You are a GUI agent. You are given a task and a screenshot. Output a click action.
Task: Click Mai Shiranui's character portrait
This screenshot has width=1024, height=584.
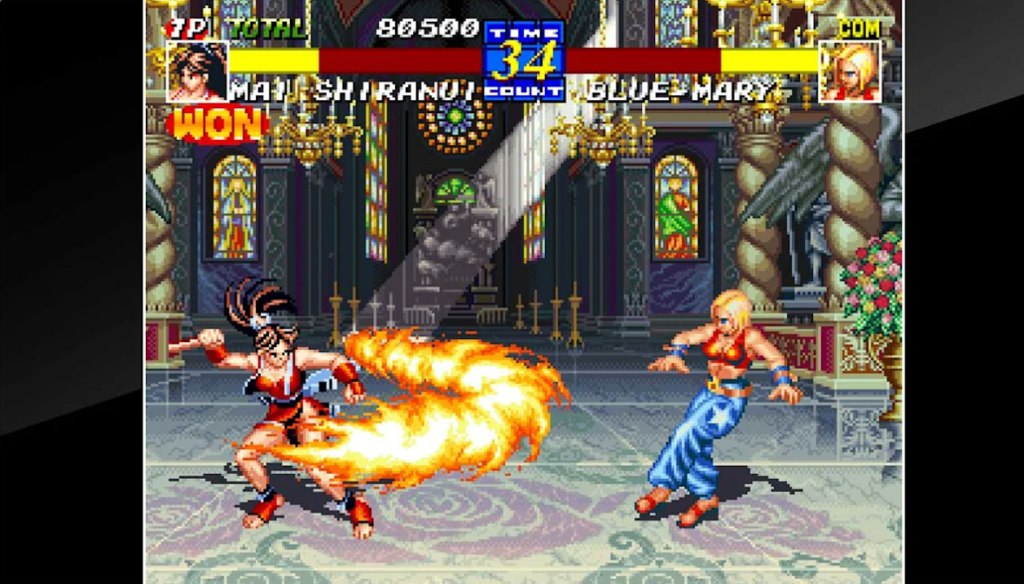197,70
